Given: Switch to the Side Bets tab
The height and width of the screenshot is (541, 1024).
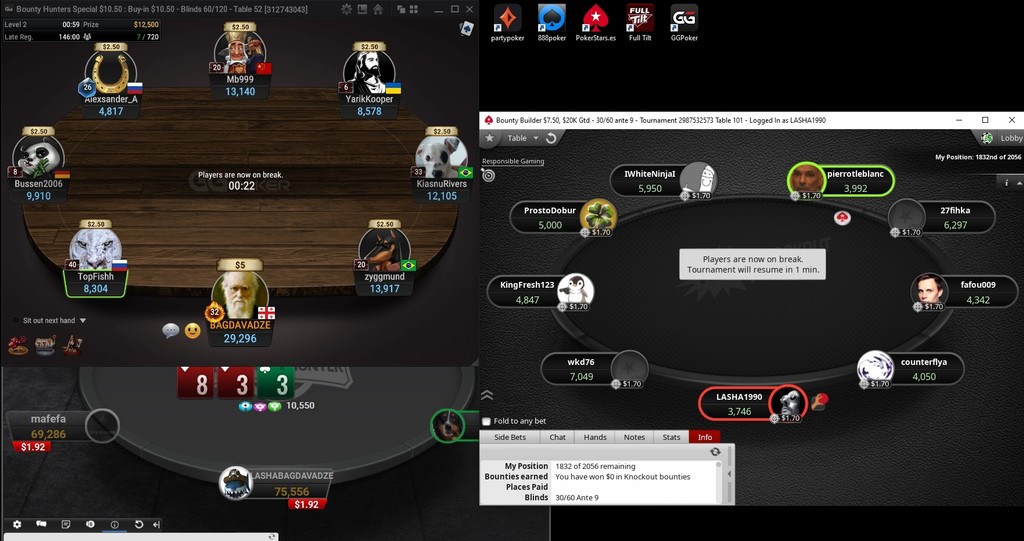Looking at the screenshot, I should (x=510, y=437).
